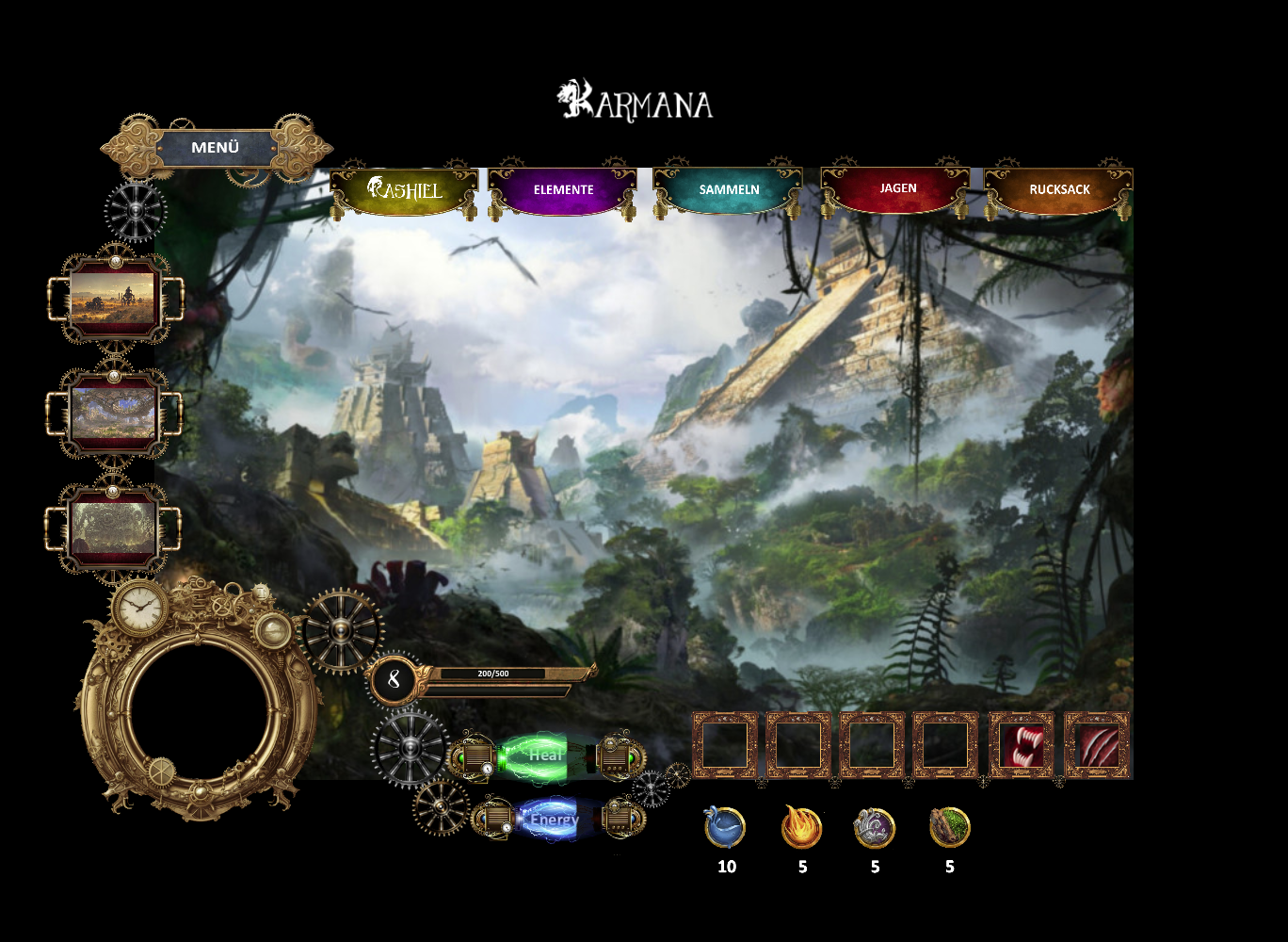Select the water element icon
Viewport: 1288px width, 942px height.
pos(725,828)
